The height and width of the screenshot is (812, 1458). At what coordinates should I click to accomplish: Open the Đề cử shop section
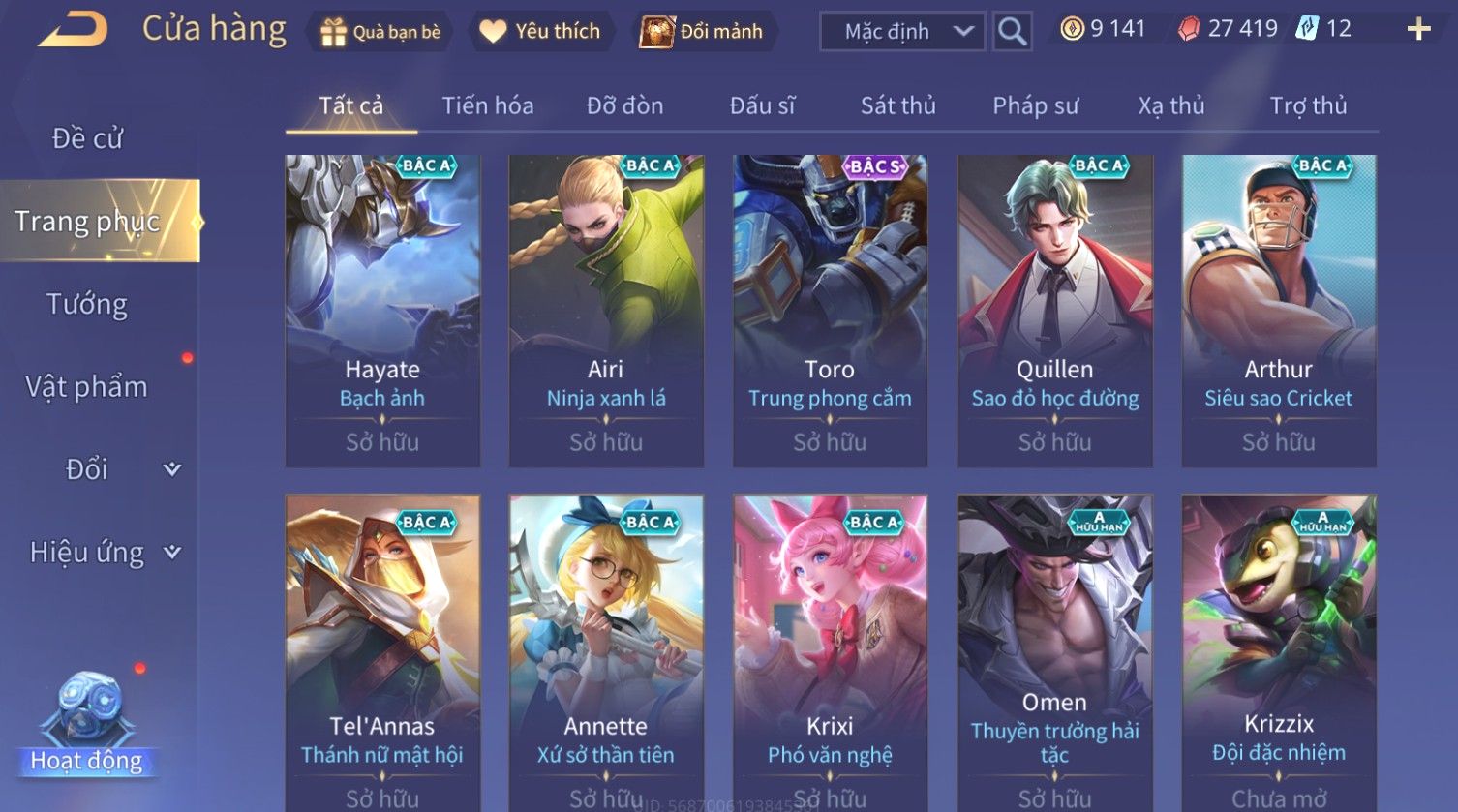(87, 138)
